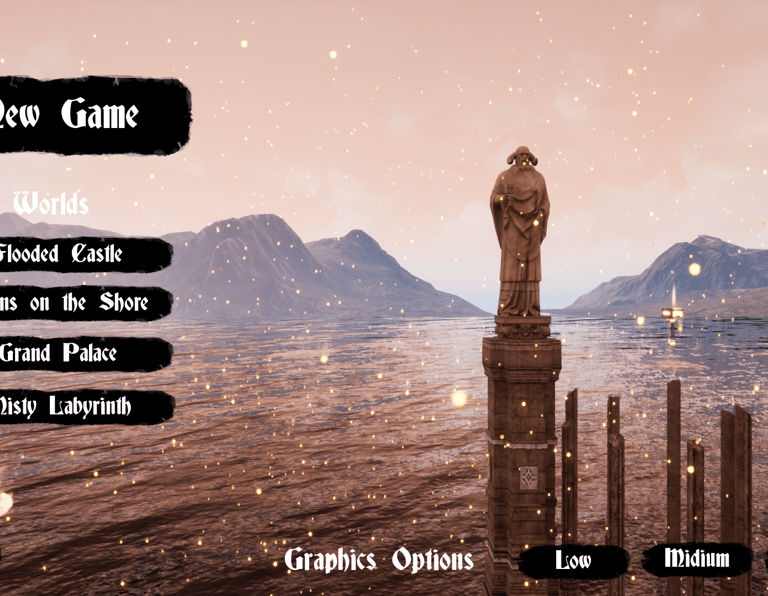
Task: Switch graphics quality to Midium
Action: click(x=696, y=559)
